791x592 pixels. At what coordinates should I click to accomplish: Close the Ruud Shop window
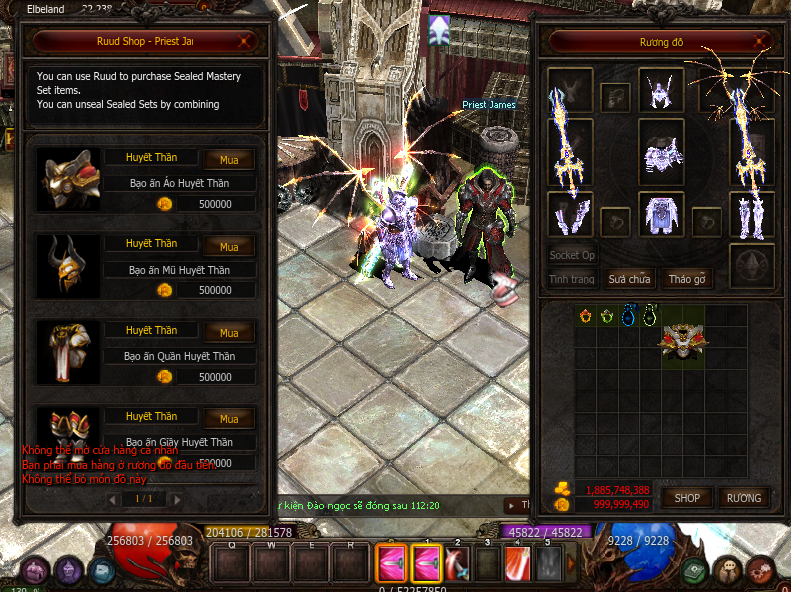pyautogui.click(x=246, y=43)
